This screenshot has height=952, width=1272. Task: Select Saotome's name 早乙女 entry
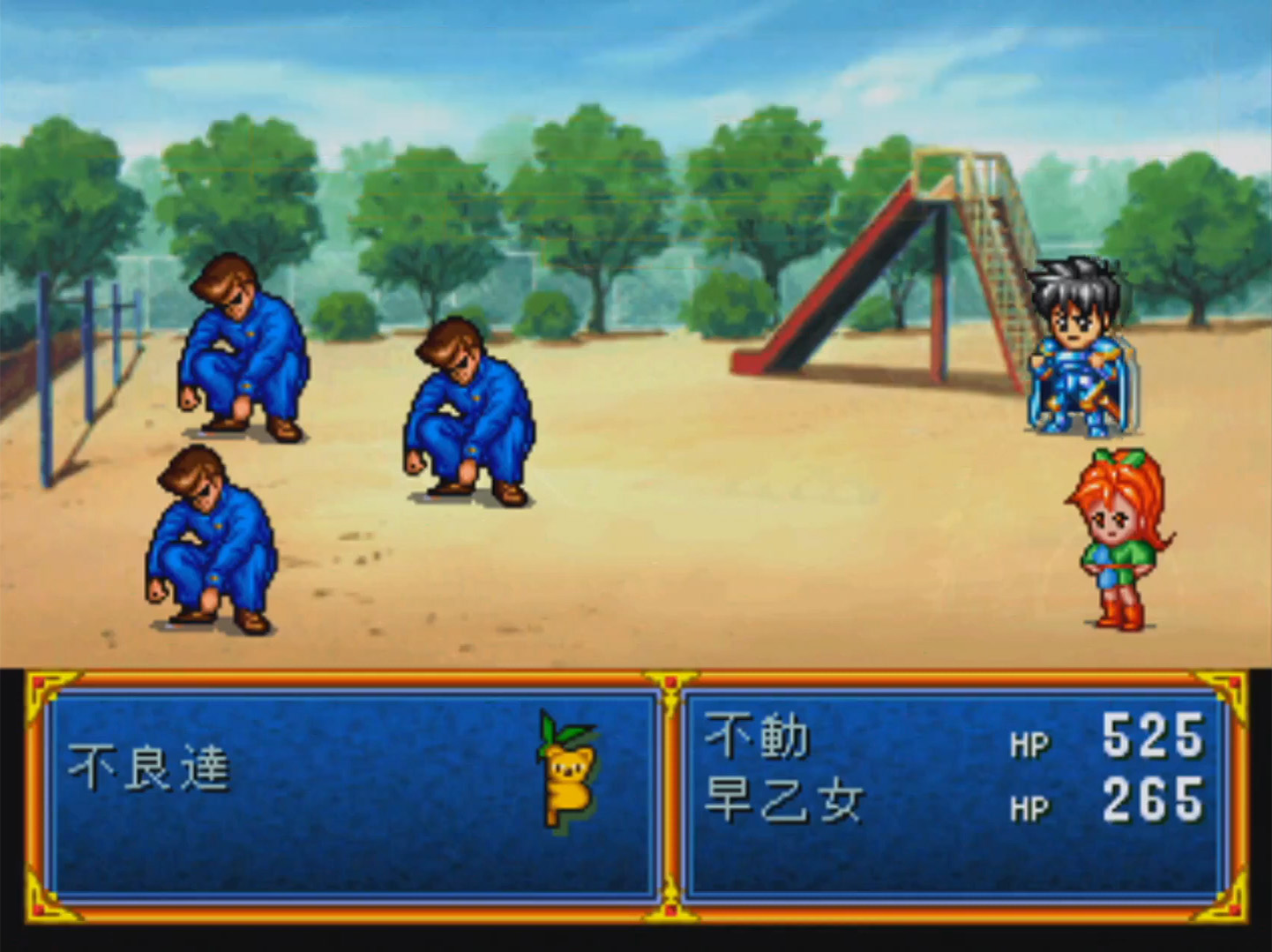coord(785,798)
